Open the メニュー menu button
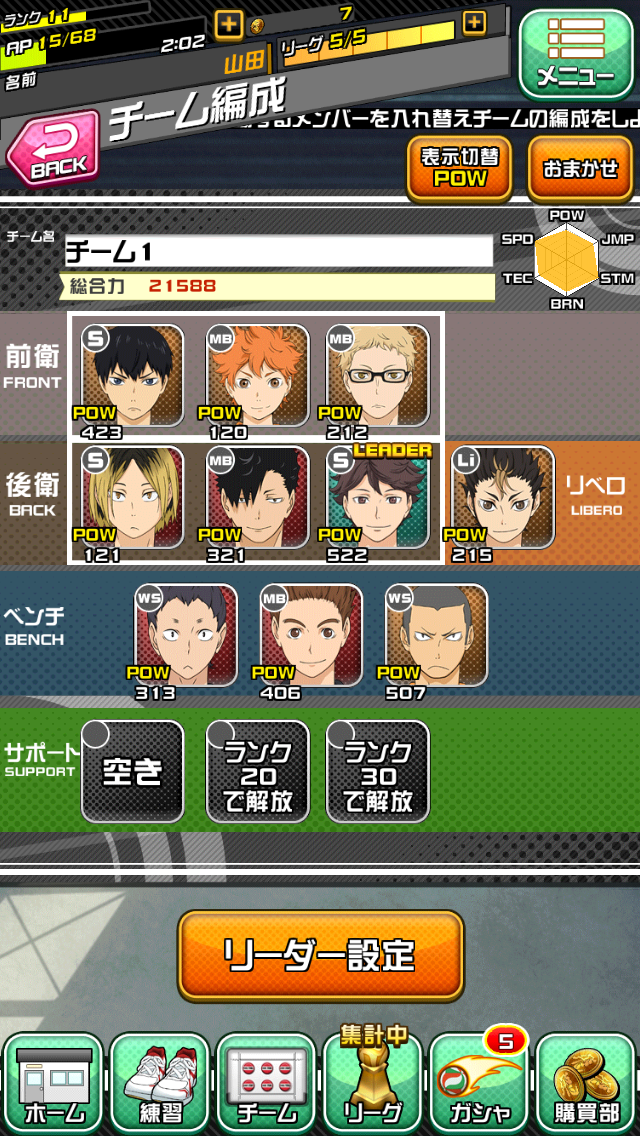Viewport: 640px width, 1136px height. click(x=574, y=55)
